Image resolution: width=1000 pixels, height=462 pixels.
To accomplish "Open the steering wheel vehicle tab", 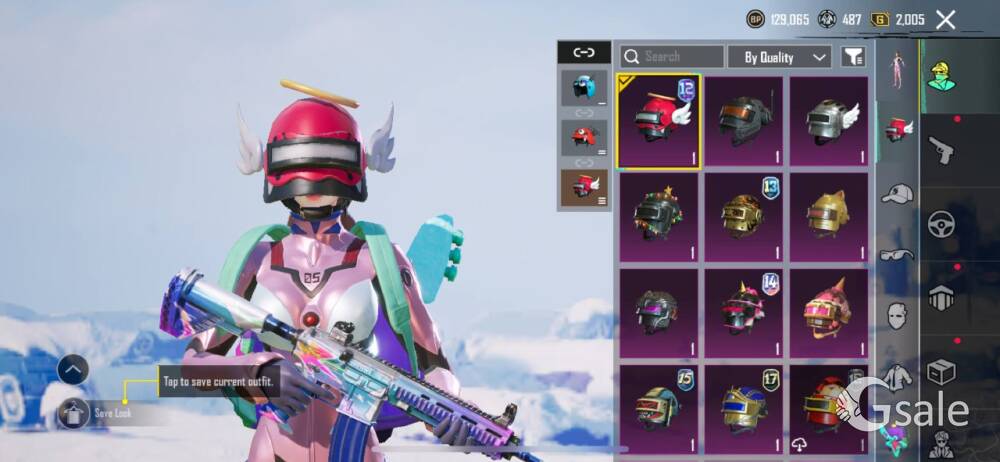I will pyautogui.click(x=941, y=223).
